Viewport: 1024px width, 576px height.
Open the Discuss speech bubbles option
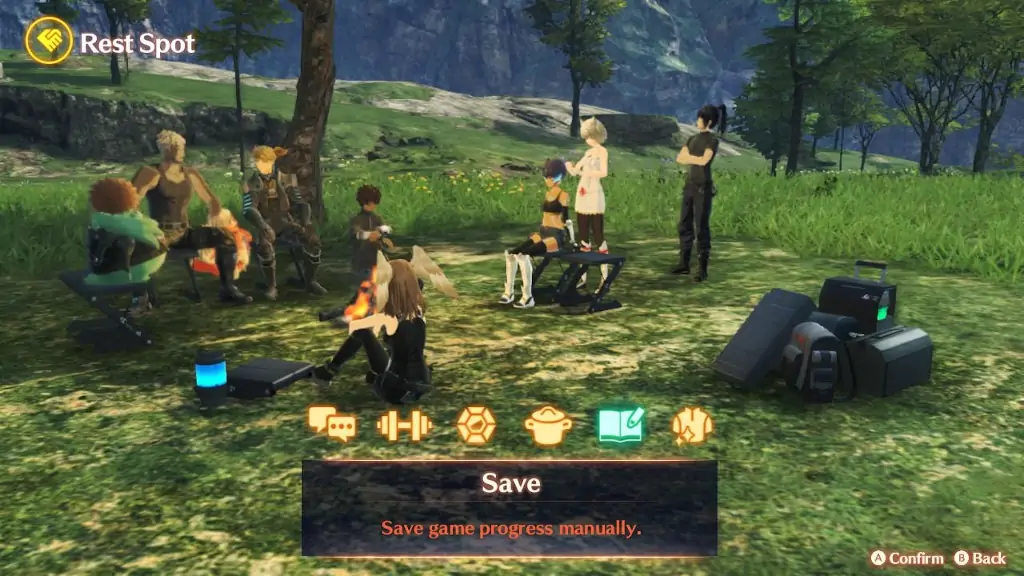(x=332, y=425)
